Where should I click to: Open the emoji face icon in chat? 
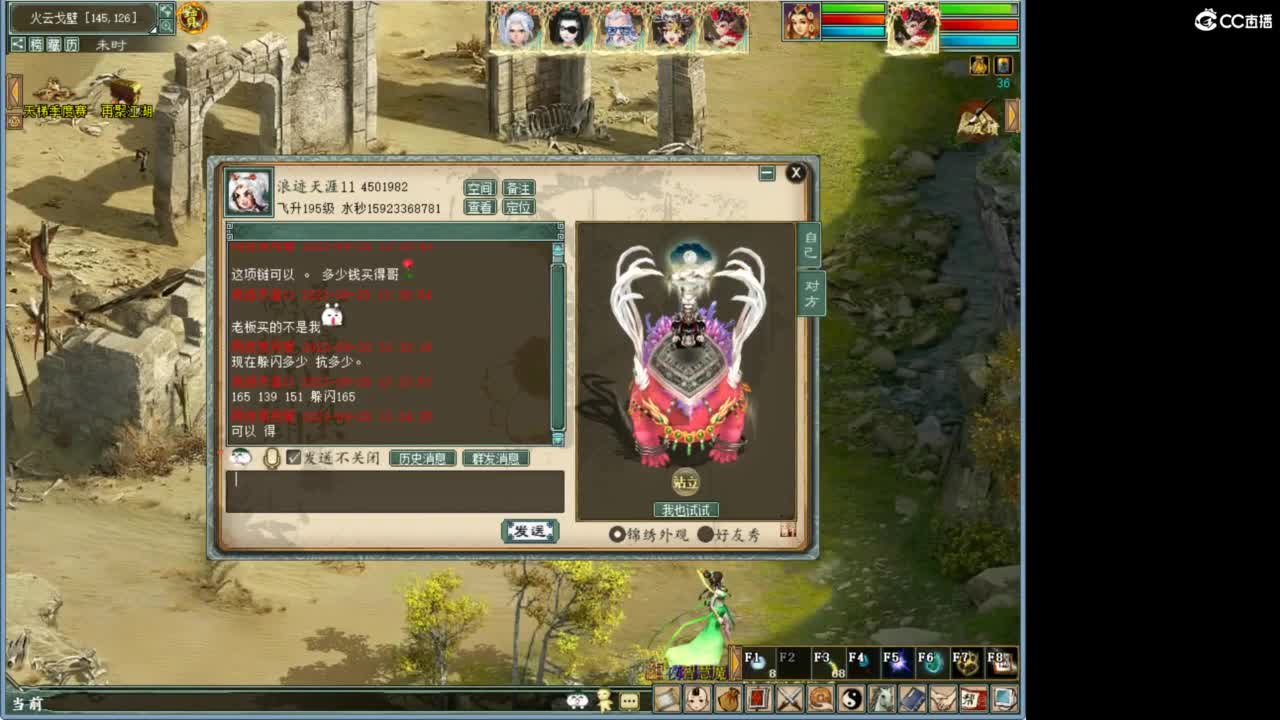[240, 456]
